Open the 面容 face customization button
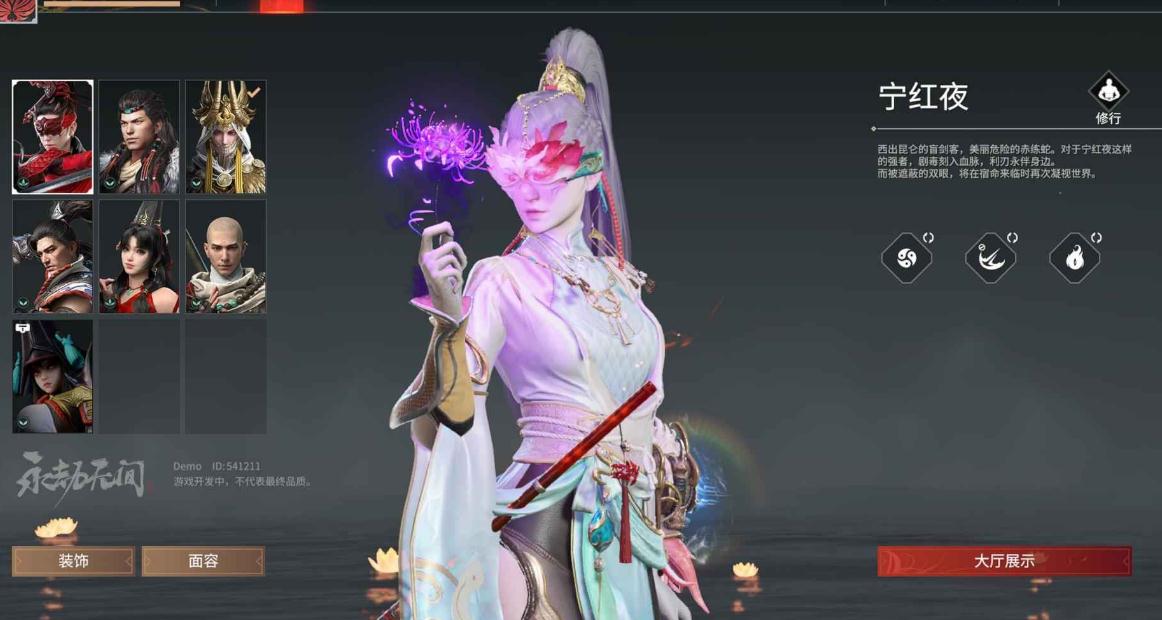Screen dimensions: 1162x620 pos(203,561)
